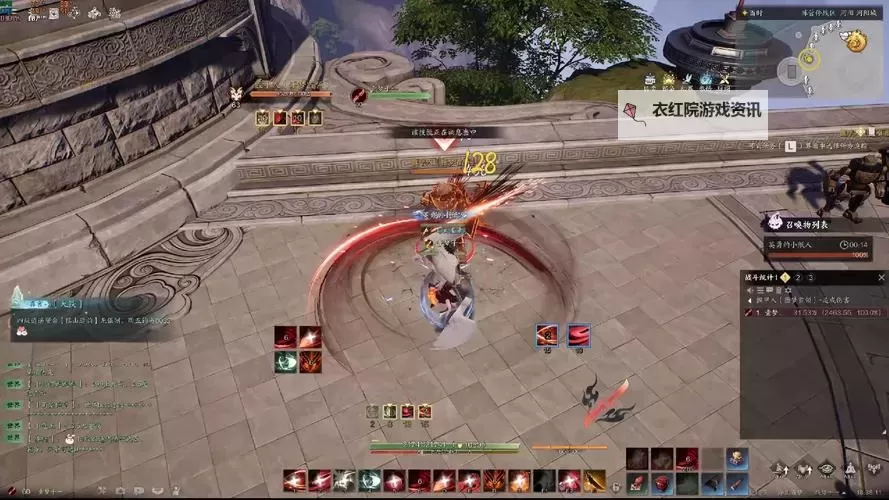This screenshot has width=889, height=500.
Task: Switch to battle statistics tab 2
Action: pyautogui.click(x=799, y=277)
